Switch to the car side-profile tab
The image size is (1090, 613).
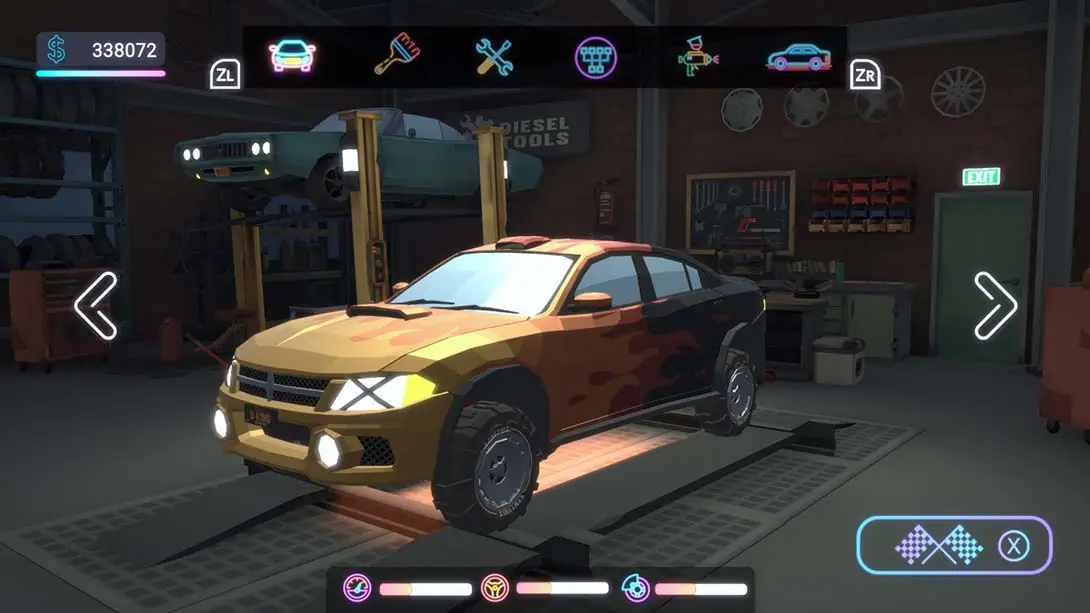(798, 57)
